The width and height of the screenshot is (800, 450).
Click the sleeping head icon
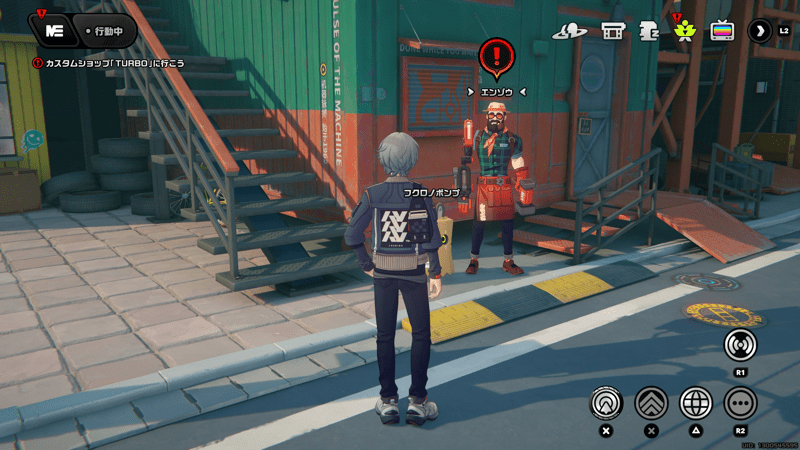pos(649,31)
